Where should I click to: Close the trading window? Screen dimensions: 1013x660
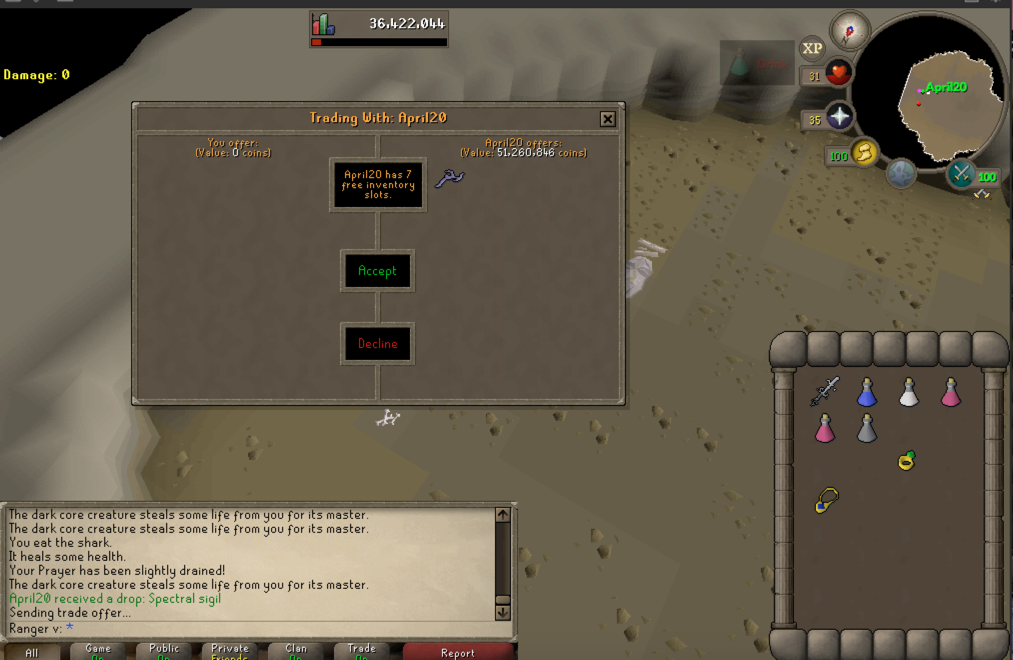point(607,119)
